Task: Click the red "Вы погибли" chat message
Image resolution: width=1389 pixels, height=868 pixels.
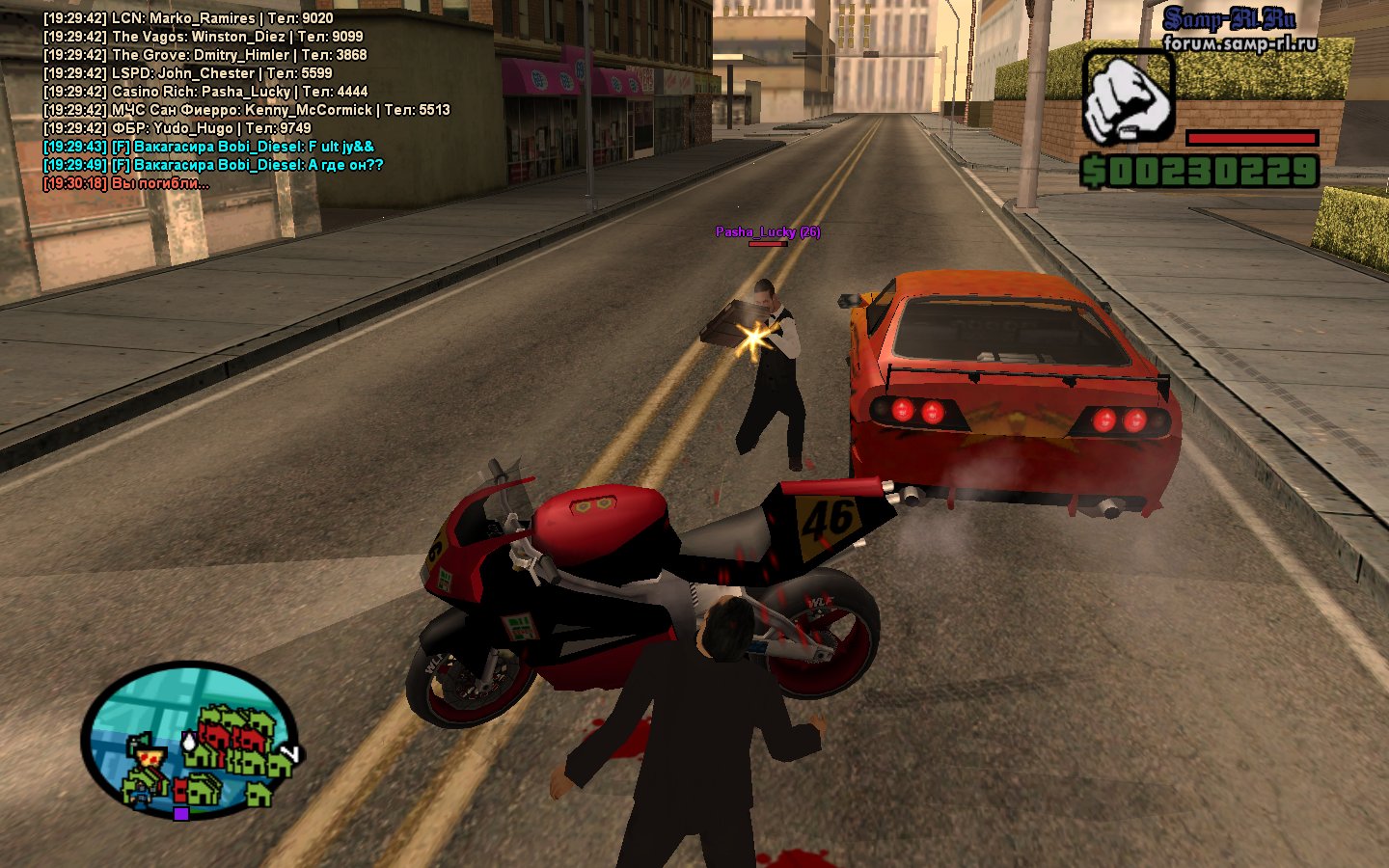Action: 125,183
